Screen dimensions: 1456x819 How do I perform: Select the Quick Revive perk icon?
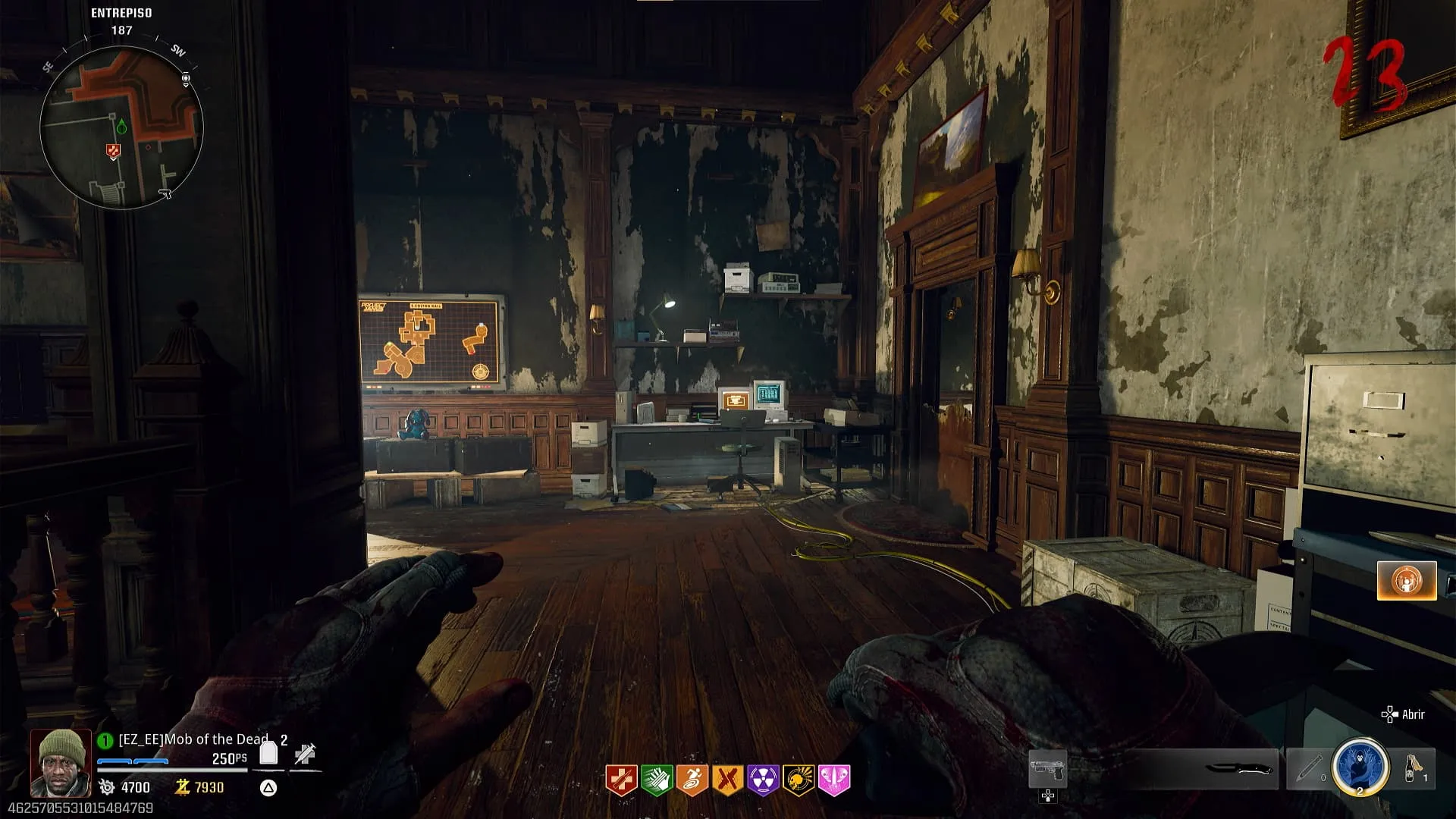pos(621,780)
